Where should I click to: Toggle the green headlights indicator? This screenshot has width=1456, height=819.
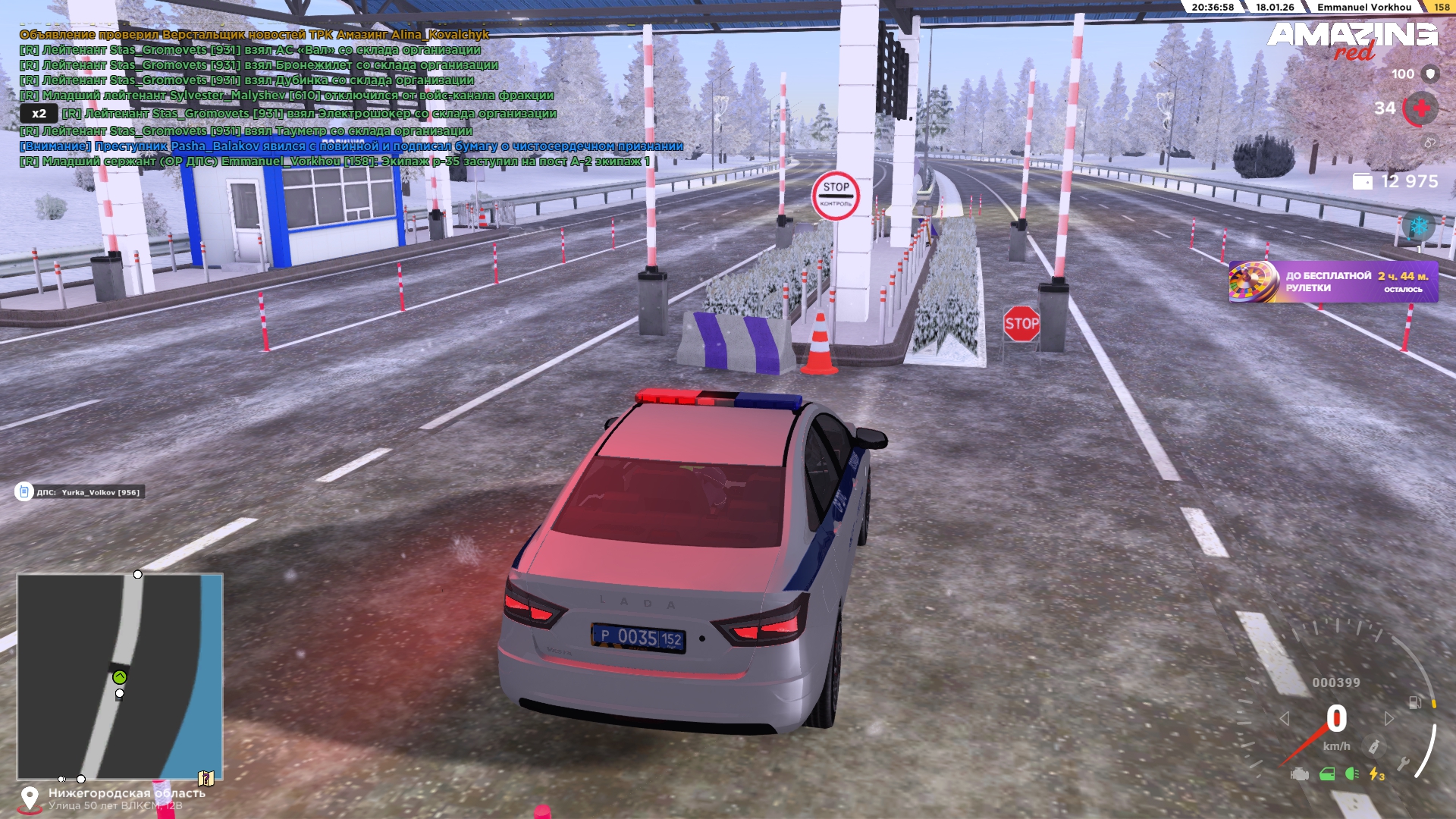click(1351, 773)
